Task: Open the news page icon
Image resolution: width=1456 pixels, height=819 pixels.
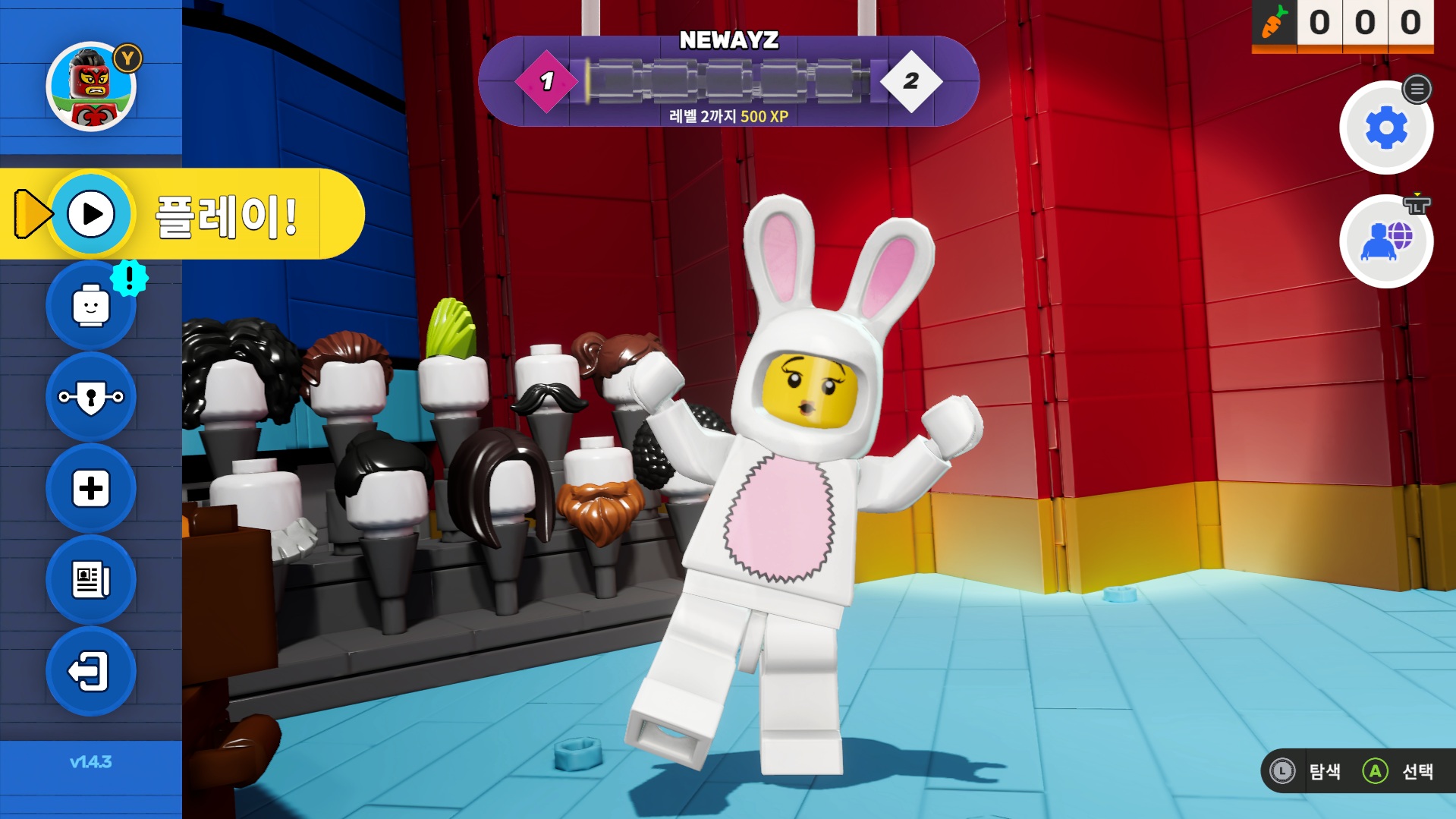Action: tap(91, 580)
